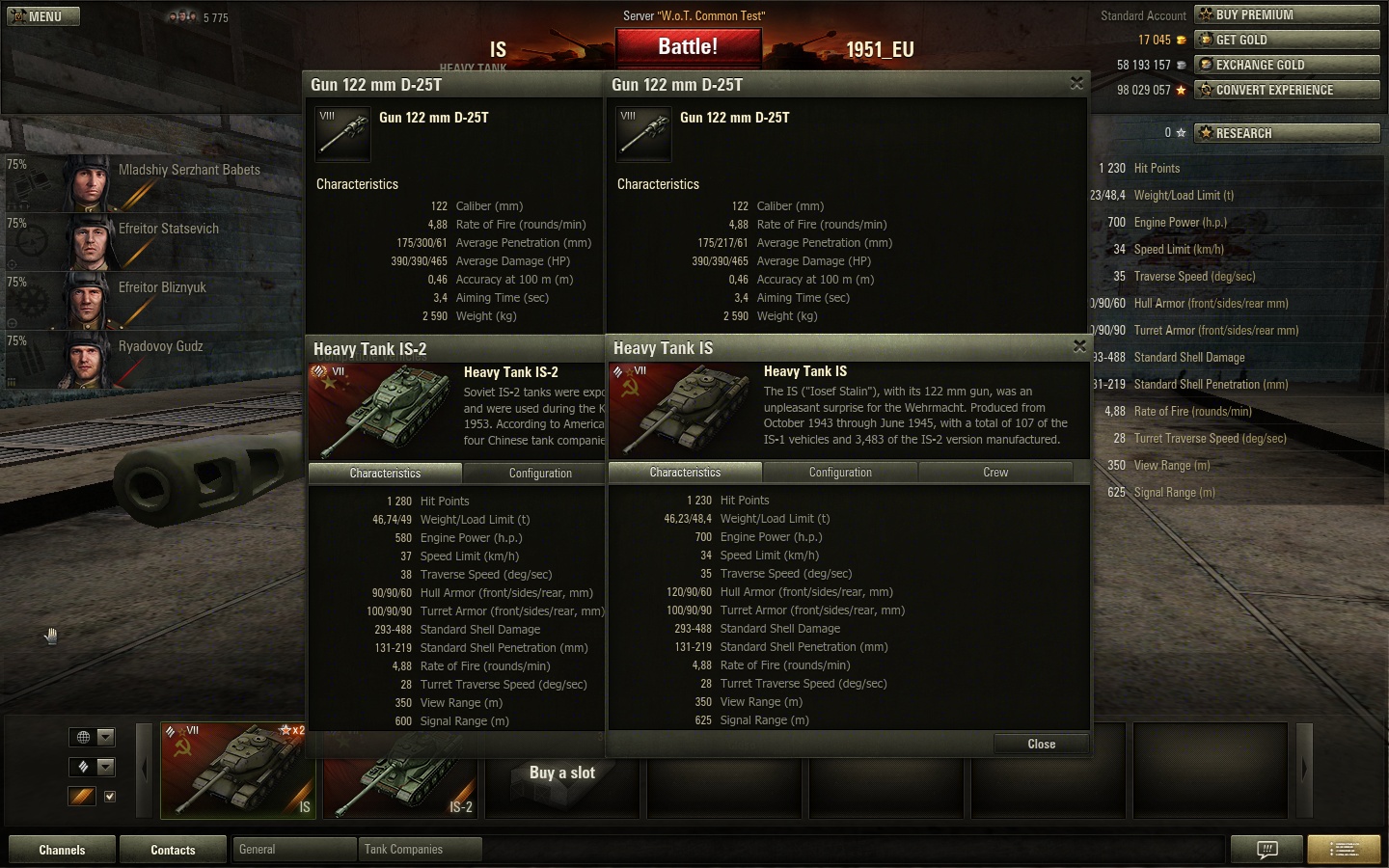Choose the GET GOLD button
Screen dimensions: 1389x868
point(1287,40)
